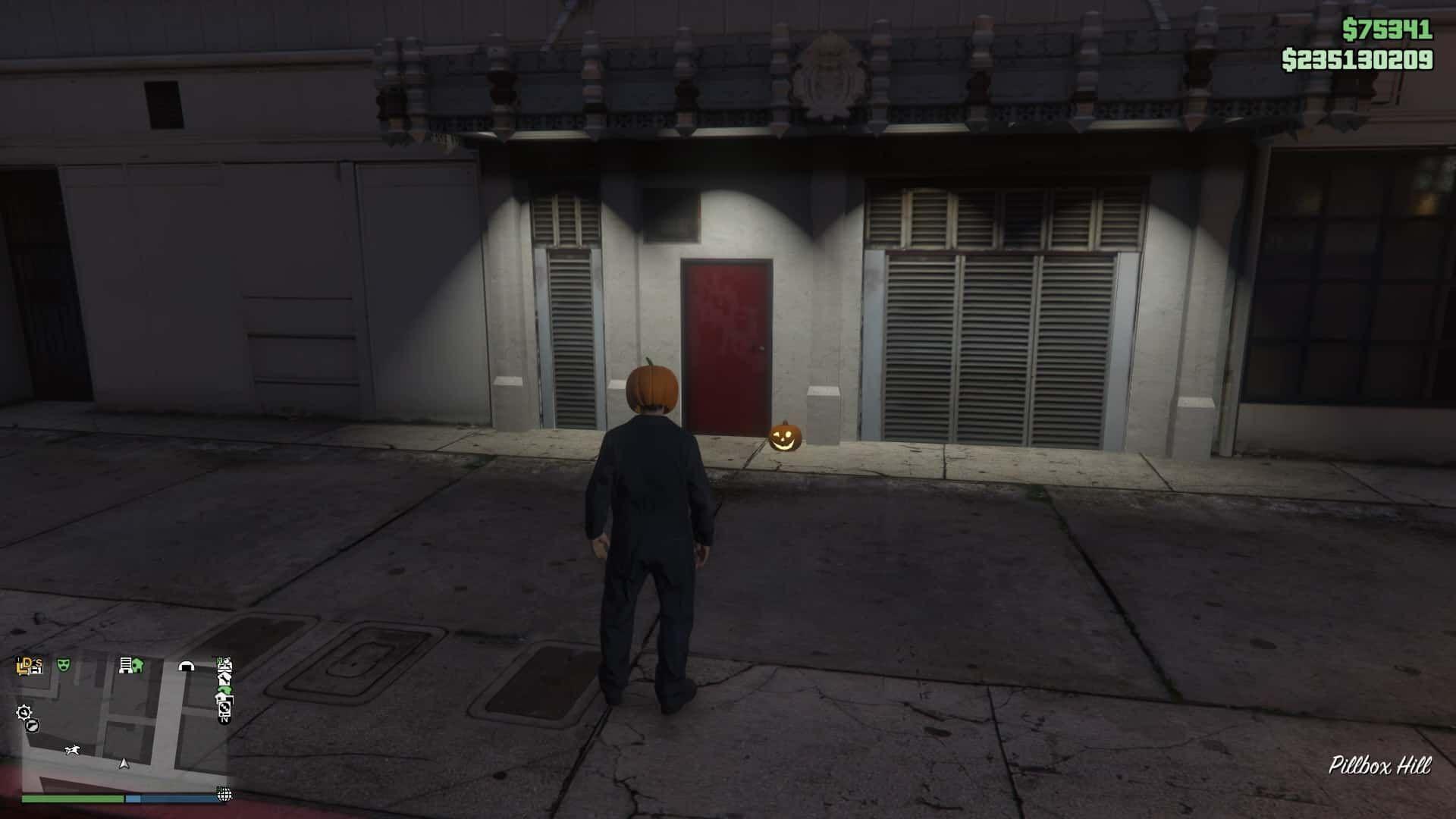Click the white player arrow on minimap
Image resolution: width=1456 pixels, height=819 pixels.
coord(124,763)
